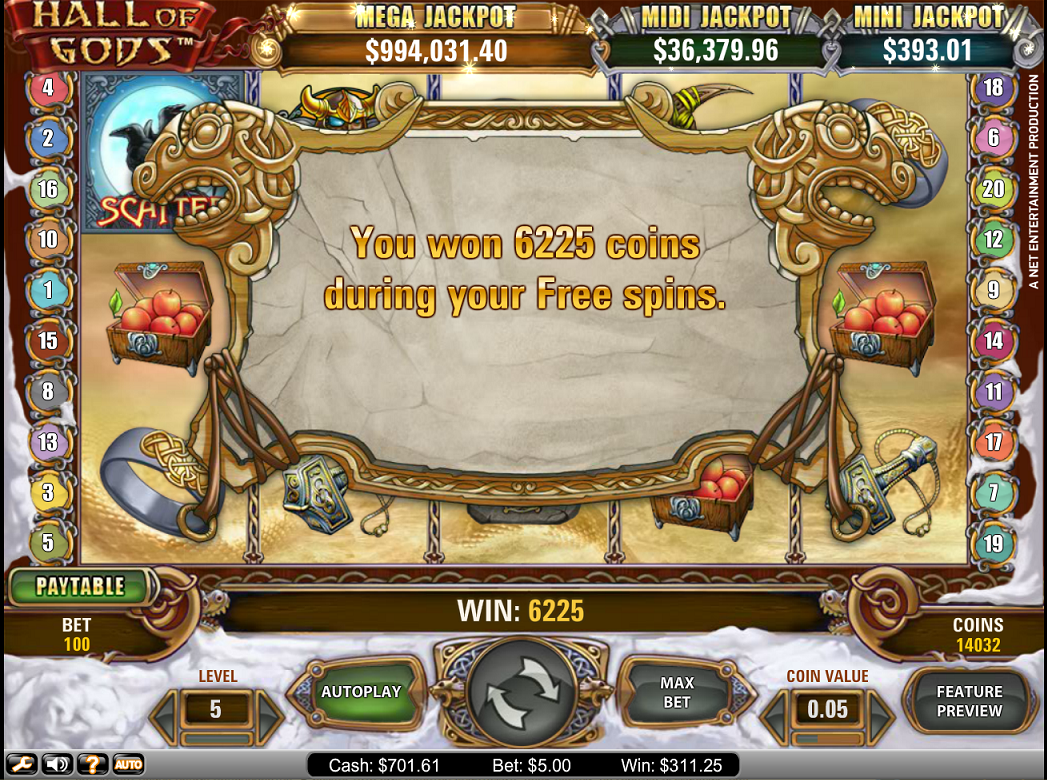
Task: Open the Paytable
Action: pyautogui.click(x=80, y=586)
